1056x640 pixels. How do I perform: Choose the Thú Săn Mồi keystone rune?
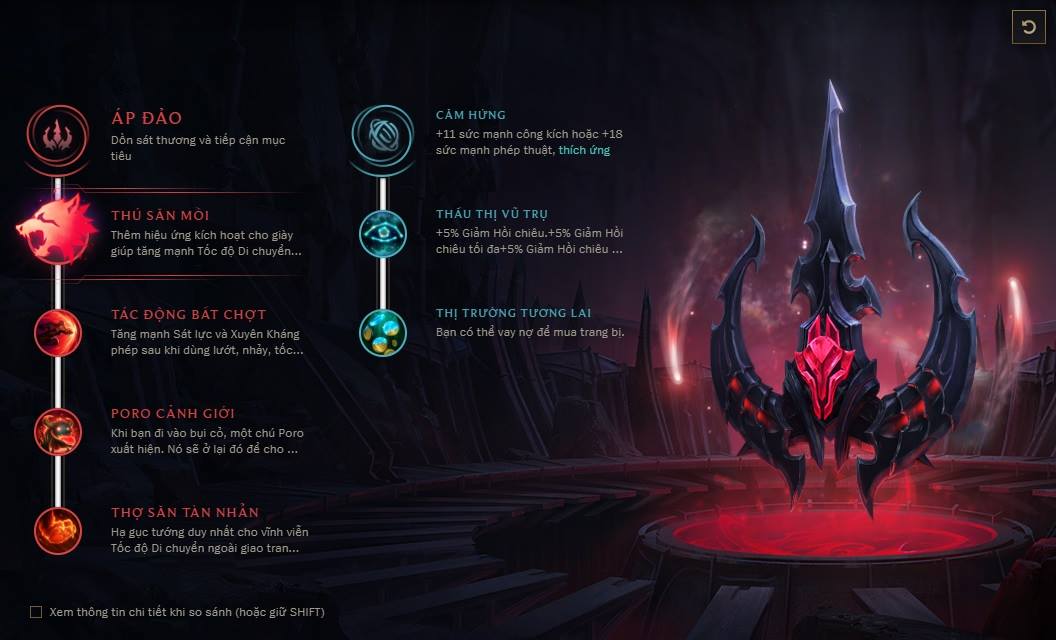click(x=56, y=233)
